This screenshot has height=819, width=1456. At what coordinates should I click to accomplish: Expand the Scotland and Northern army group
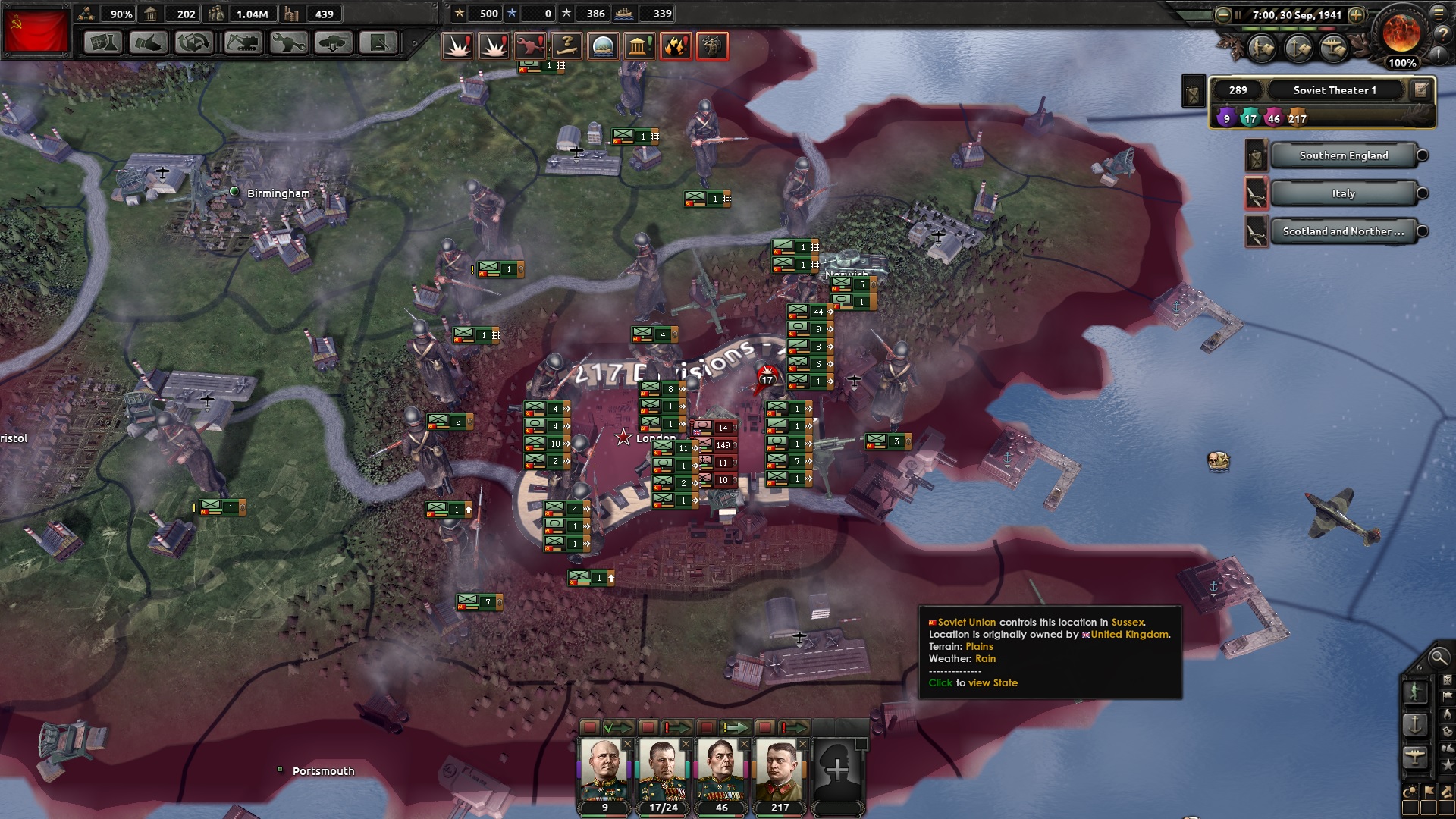1423,231
